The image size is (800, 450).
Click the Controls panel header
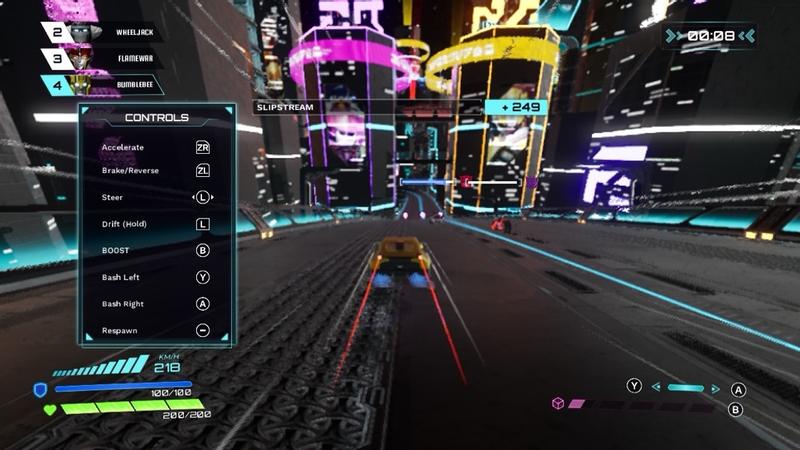click(x=157, y=118)
